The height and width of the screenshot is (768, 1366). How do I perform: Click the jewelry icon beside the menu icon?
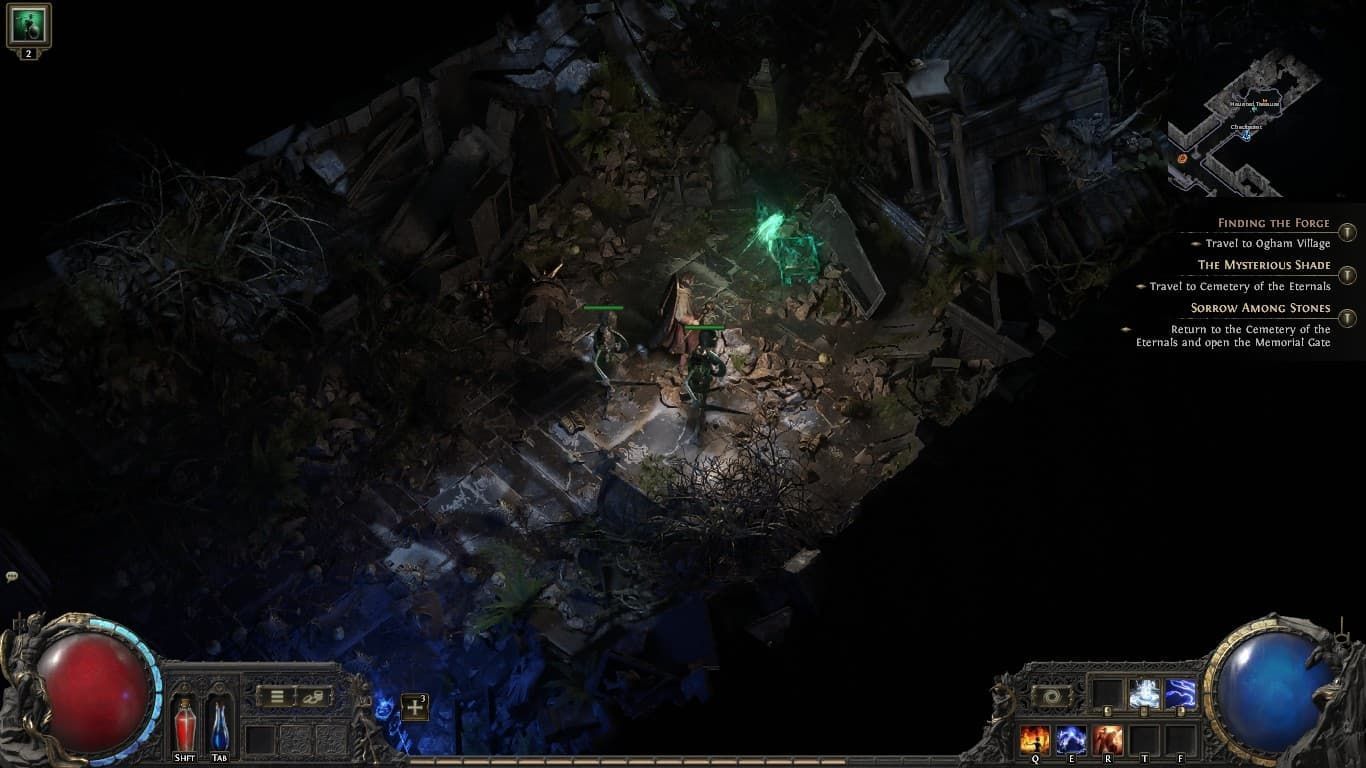click(x=311, y=696)
